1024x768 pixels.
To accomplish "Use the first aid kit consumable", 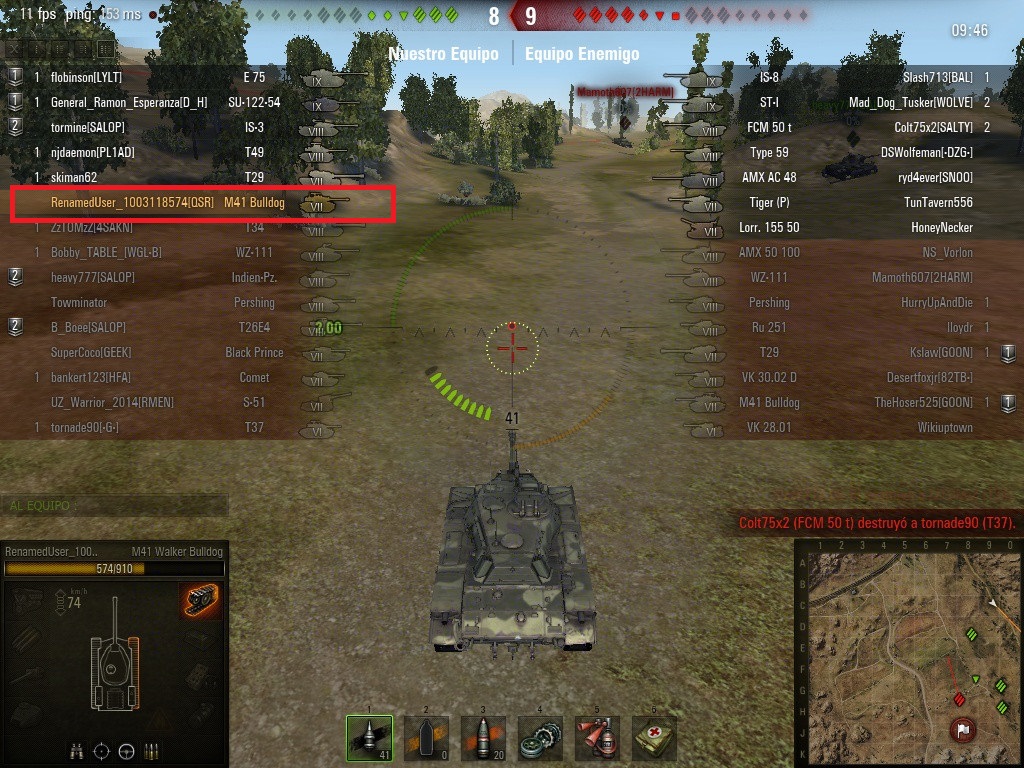I will tap(654, 738).
